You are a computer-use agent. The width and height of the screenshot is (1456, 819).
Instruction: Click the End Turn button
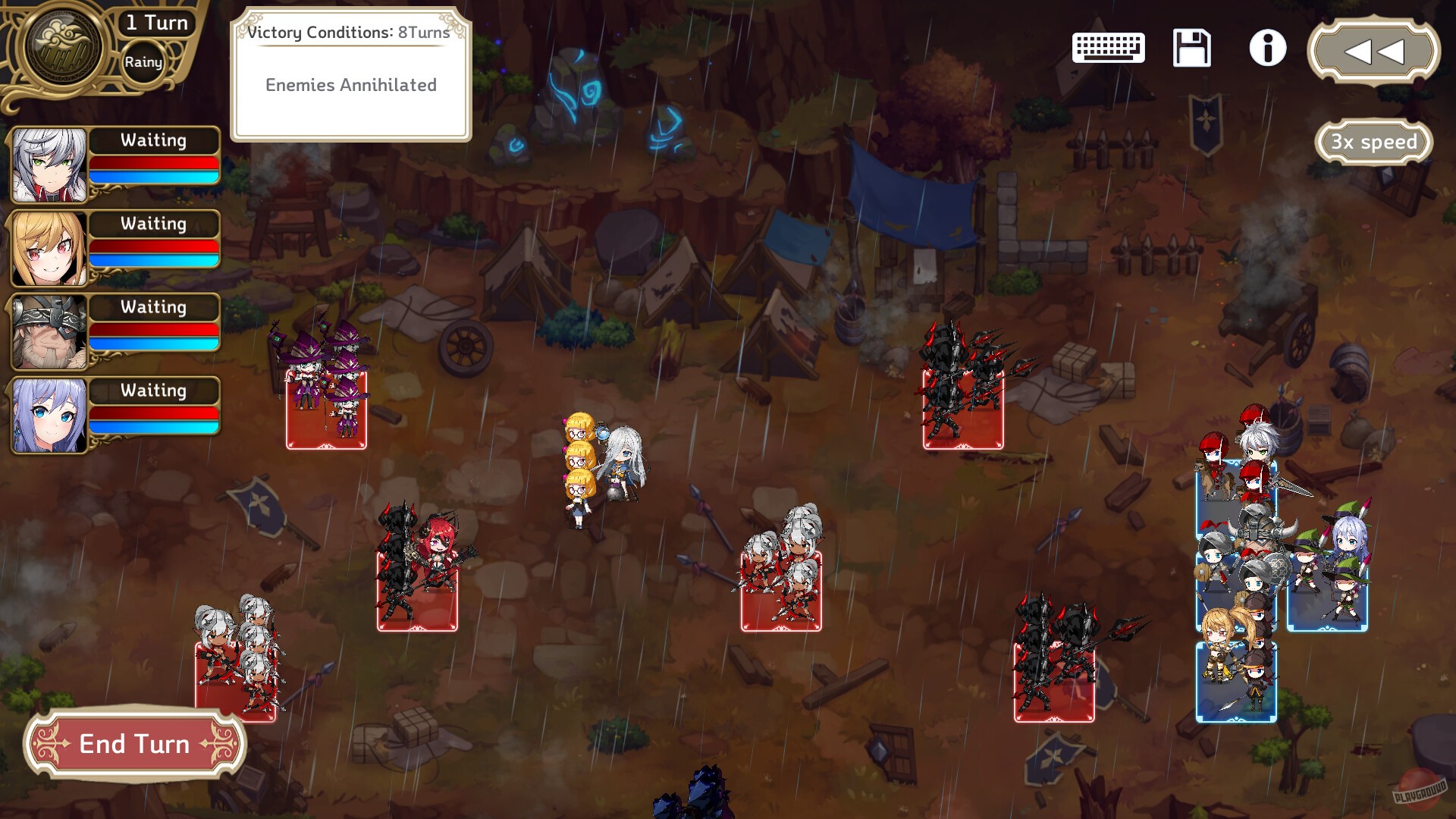(x=135, y=744)
